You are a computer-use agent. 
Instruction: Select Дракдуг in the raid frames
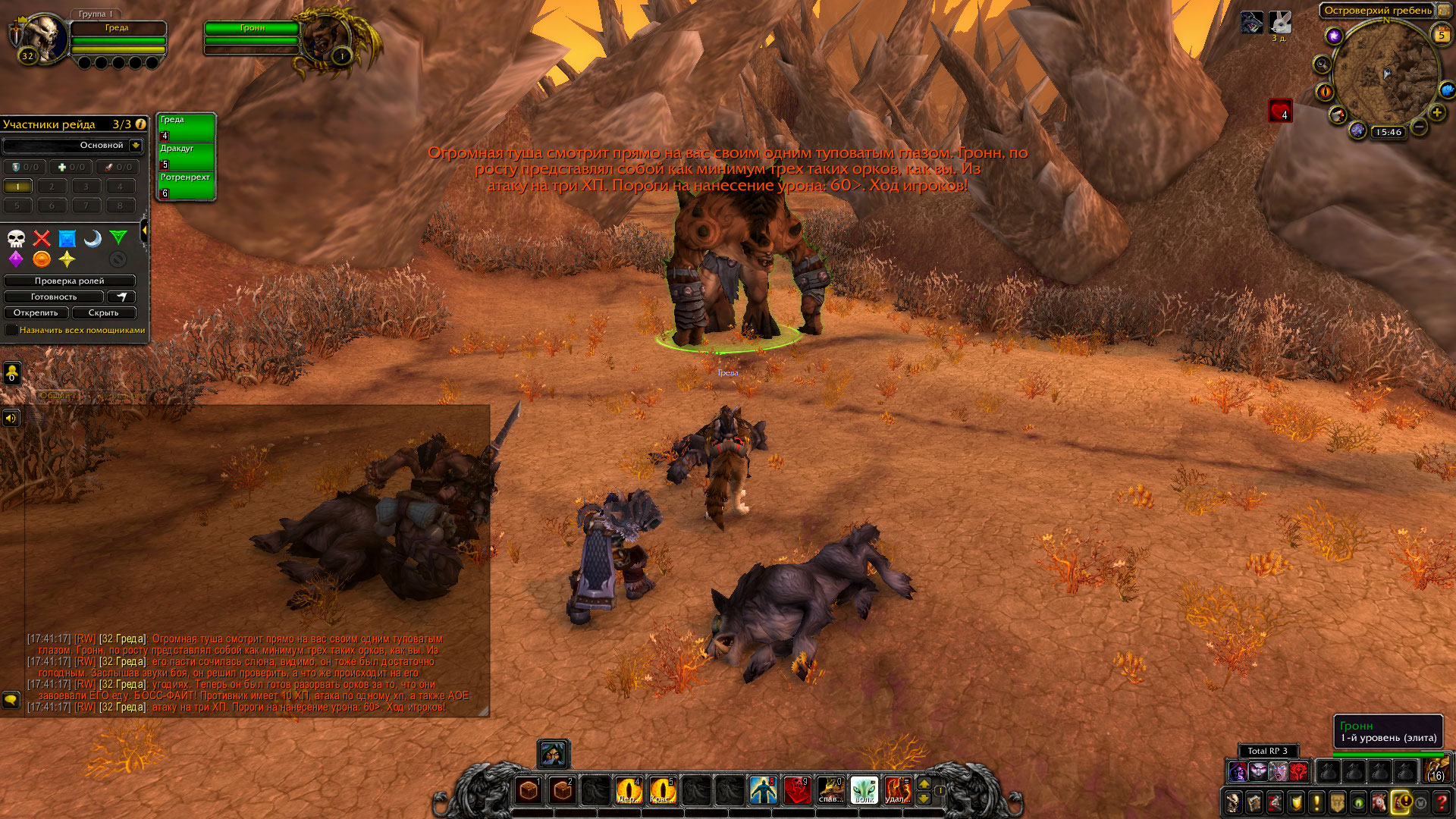coord(186,156)
